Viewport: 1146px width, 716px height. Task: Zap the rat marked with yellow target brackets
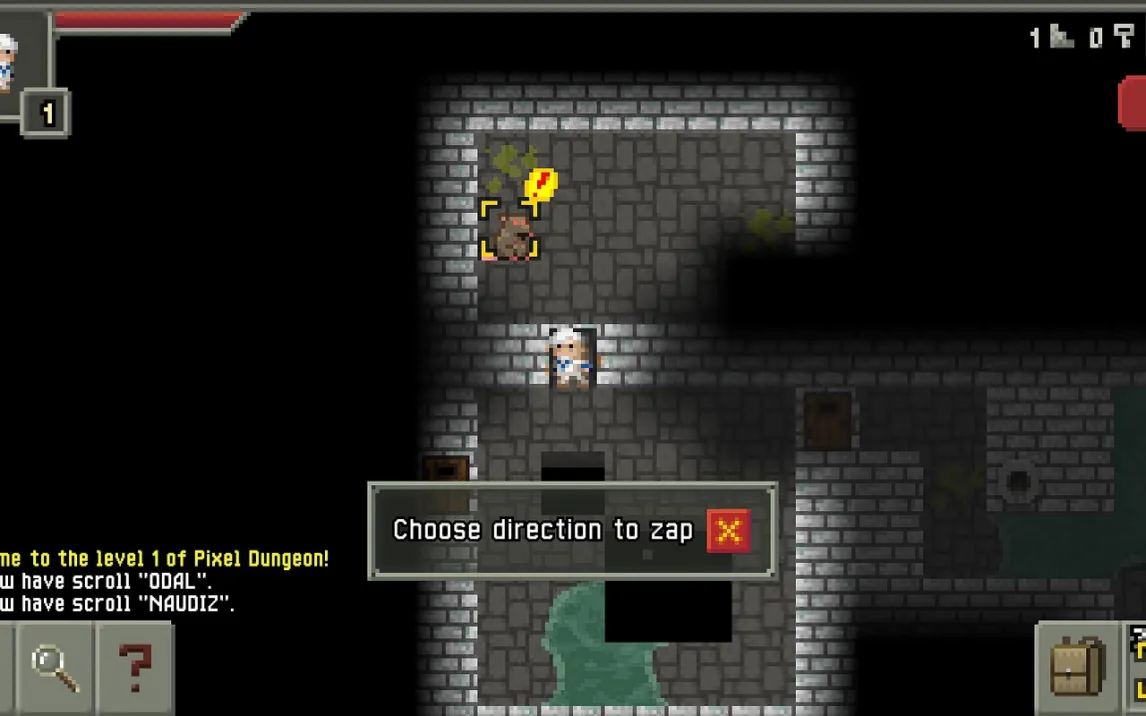tap(510, 232)
